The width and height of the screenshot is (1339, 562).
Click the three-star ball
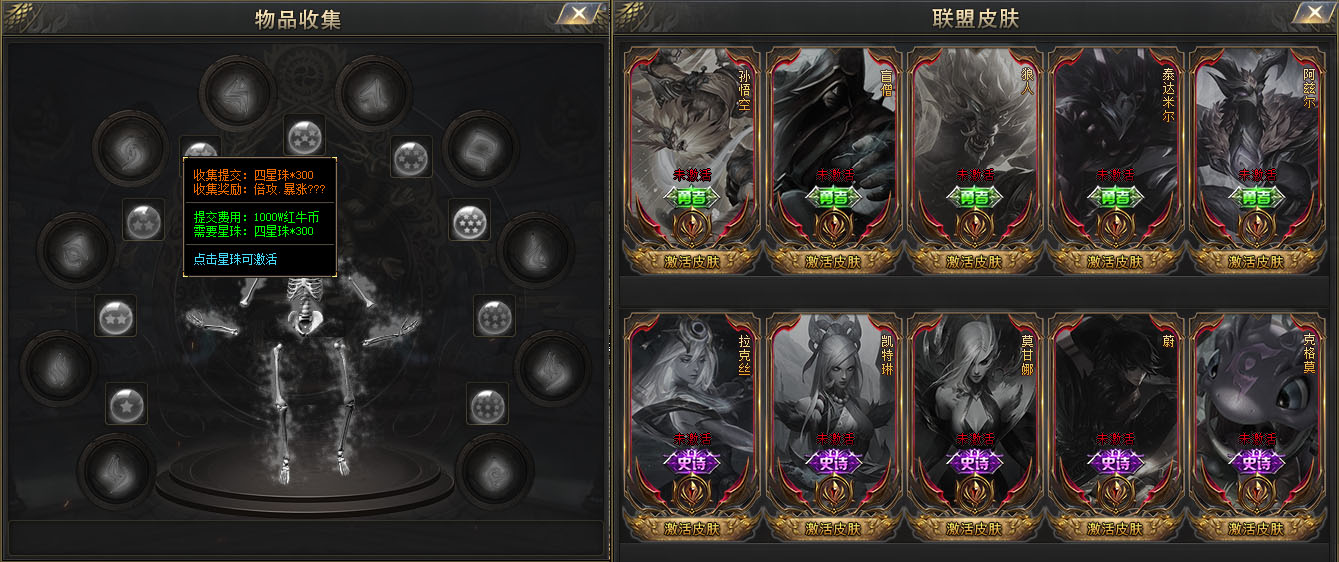point(143,219)
